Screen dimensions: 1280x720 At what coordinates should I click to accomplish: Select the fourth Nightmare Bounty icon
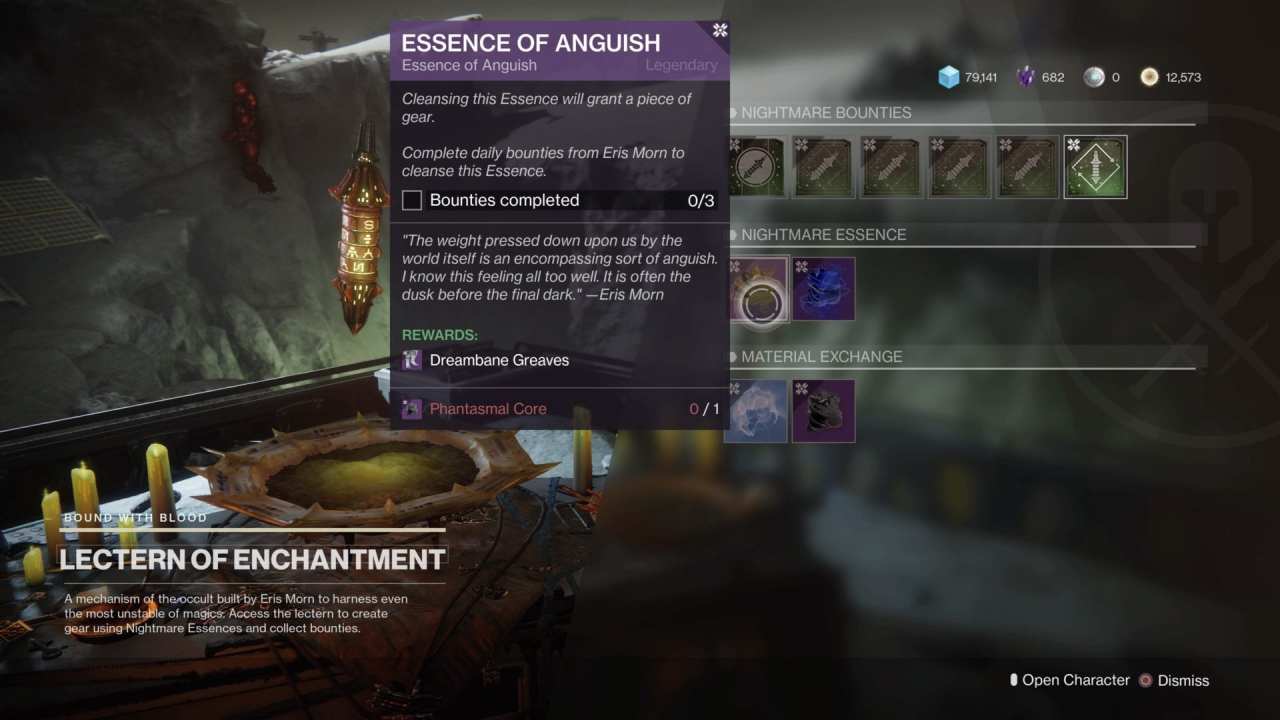point(959,166)
